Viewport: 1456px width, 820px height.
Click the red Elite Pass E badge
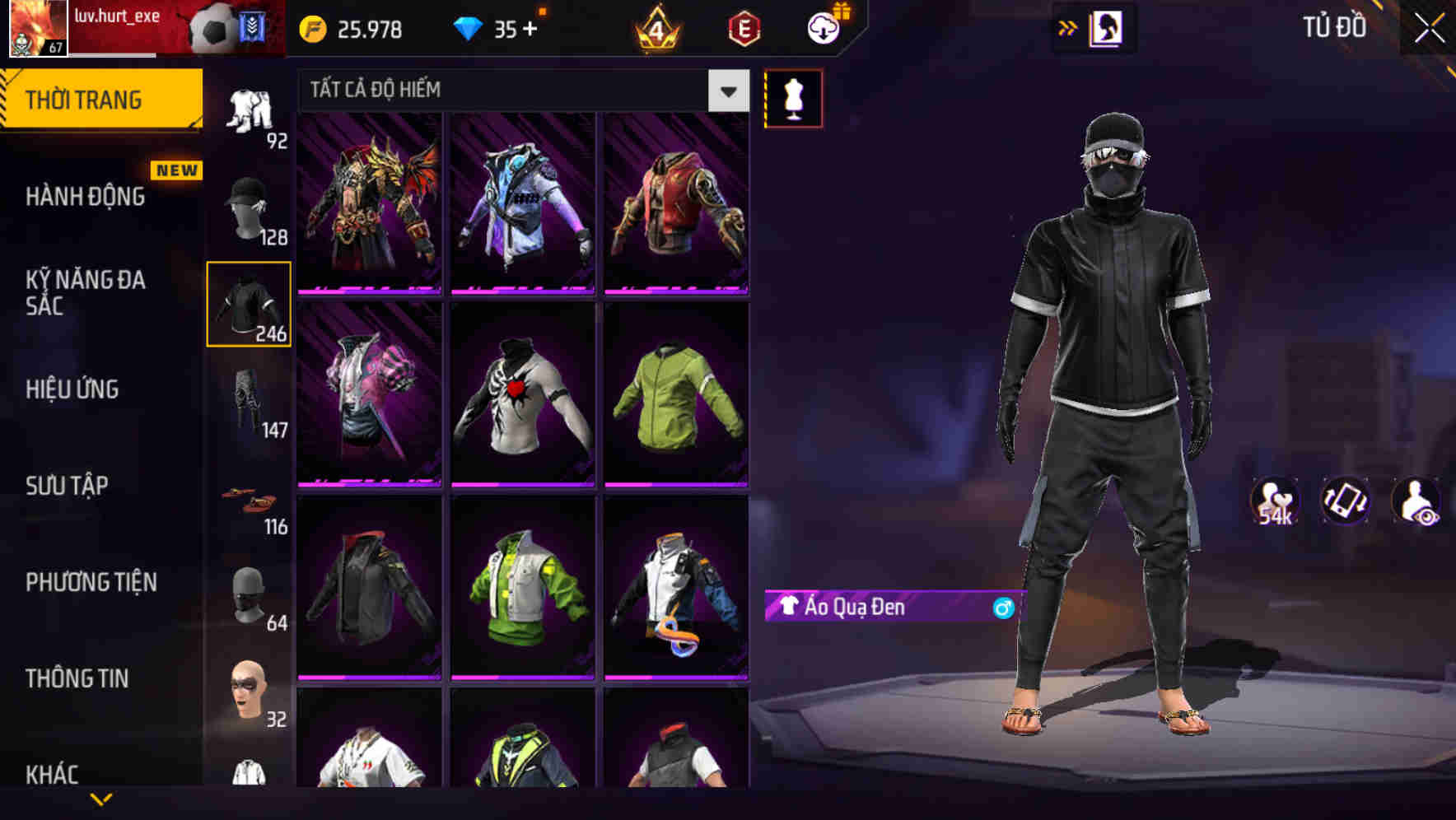(742, 29)
